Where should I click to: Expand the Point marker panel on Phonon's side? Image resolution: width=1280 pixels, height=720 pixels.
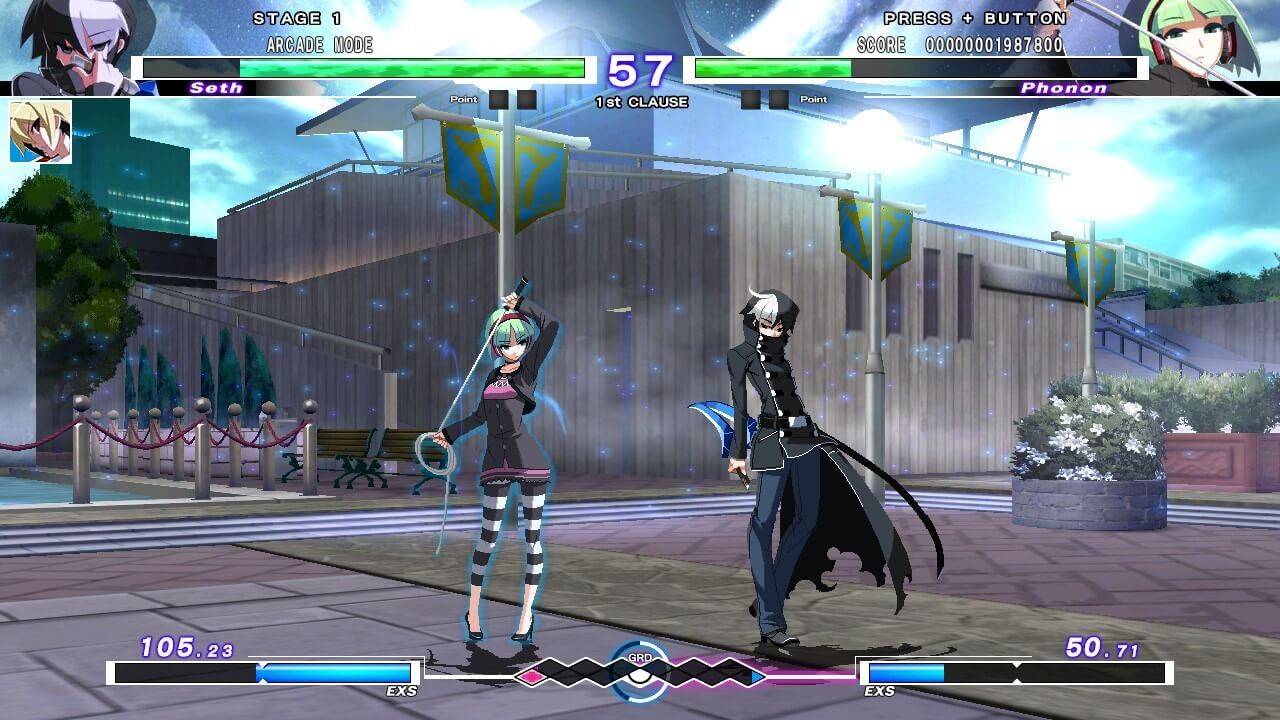[x=813, y=97]
